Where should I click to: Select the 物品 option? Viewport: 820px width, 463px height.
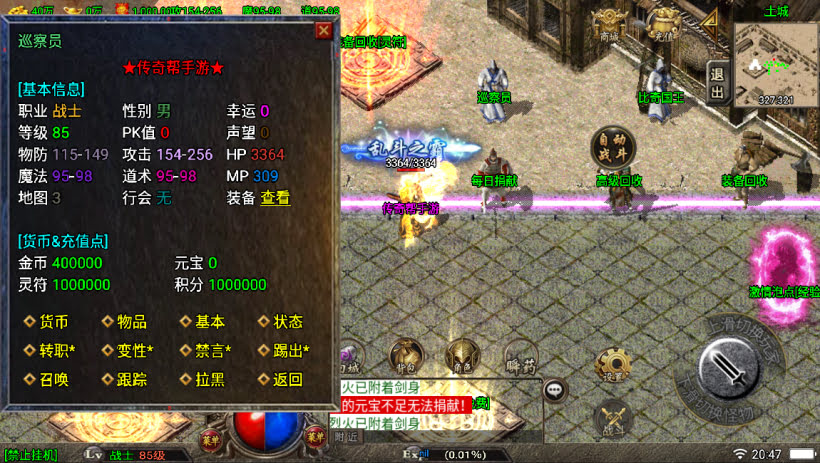[131, 322]
